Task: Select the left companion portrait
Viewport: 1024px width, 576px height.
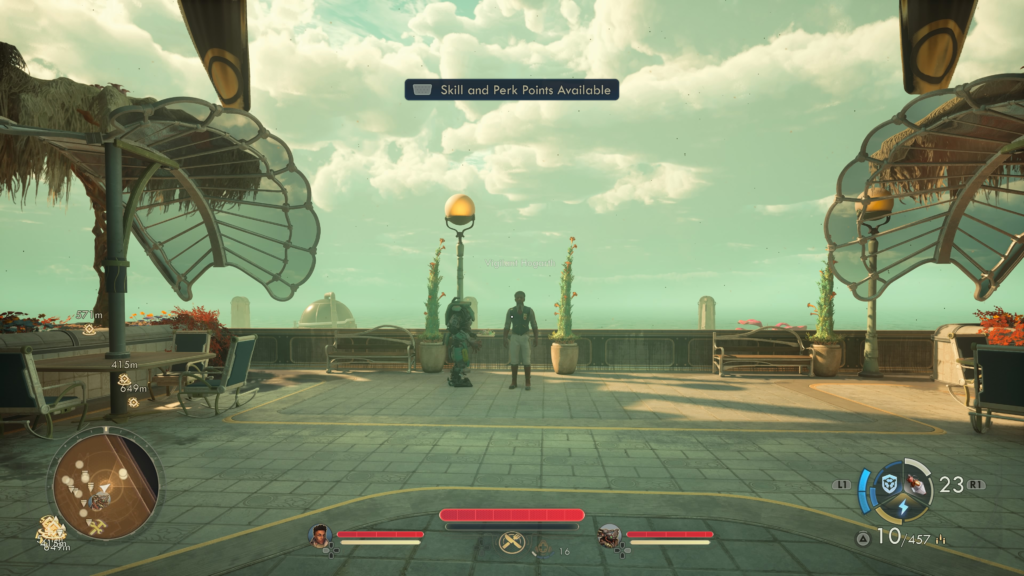Action: click(x=320, y=536)
